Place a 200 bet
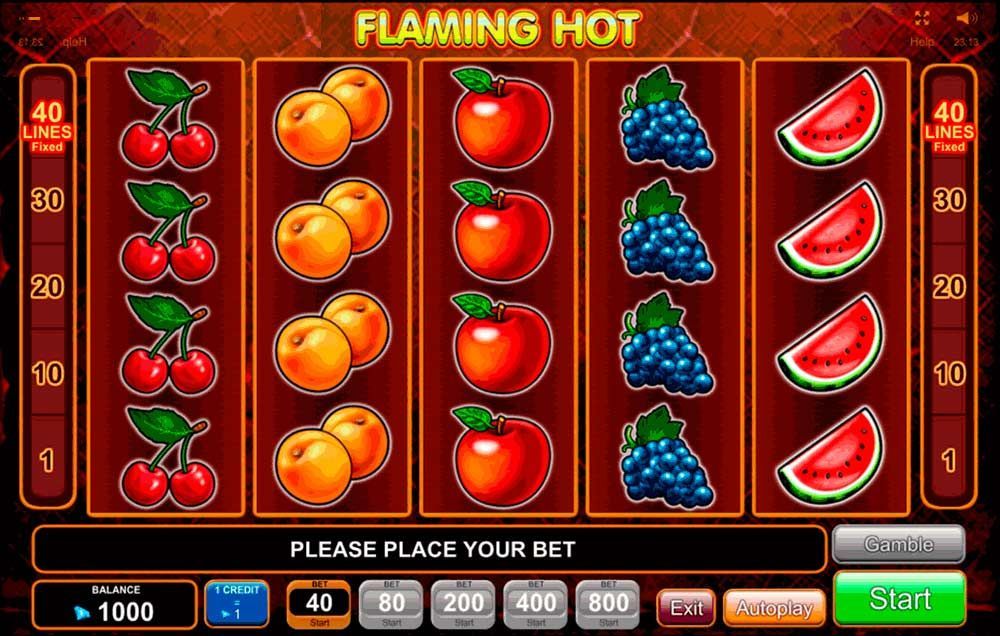This screenshot has height=636, width=1000. [463, 603]
